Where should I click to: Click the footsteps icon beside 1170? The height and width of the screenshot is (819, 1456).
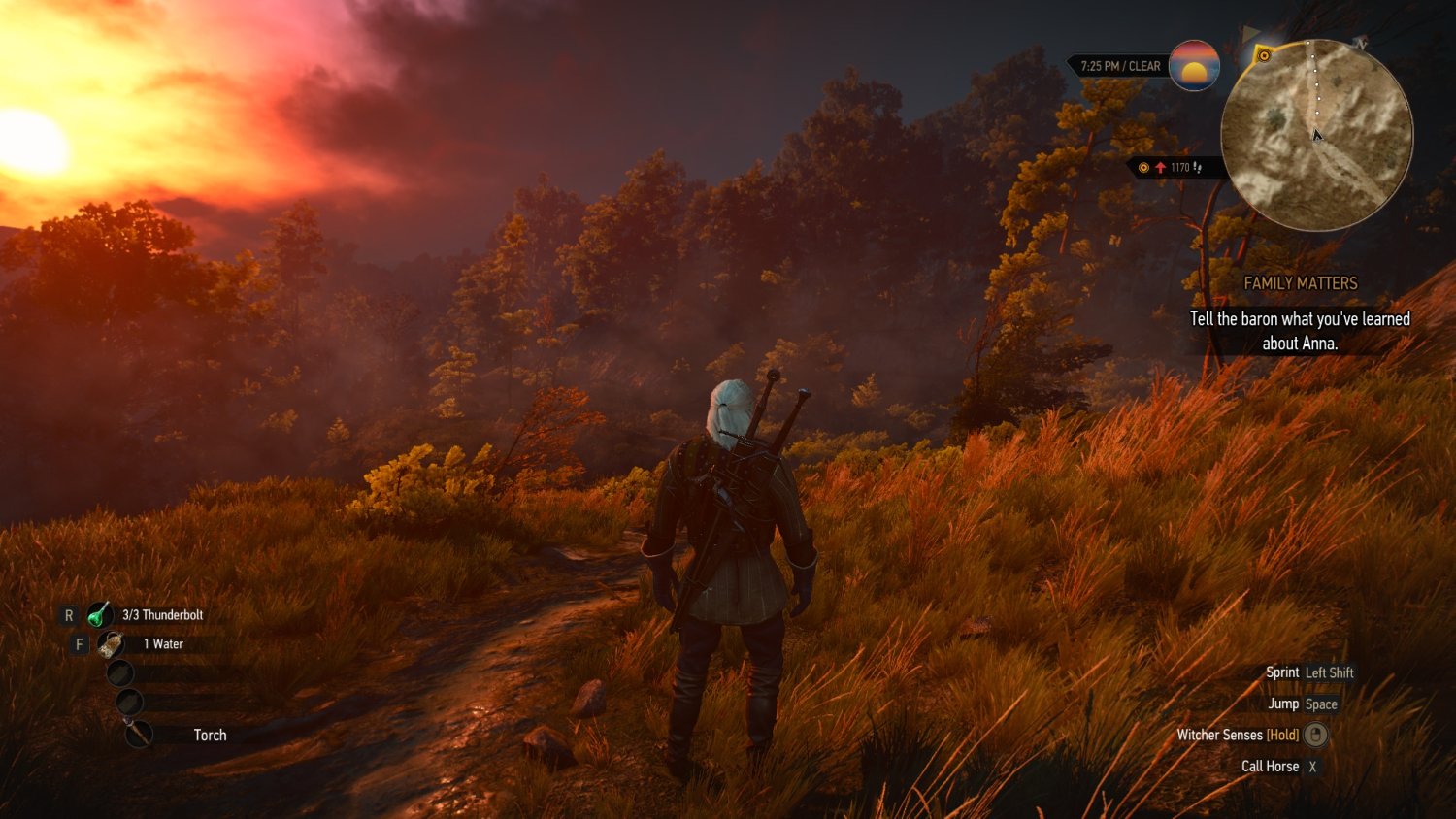point(1200,168)
